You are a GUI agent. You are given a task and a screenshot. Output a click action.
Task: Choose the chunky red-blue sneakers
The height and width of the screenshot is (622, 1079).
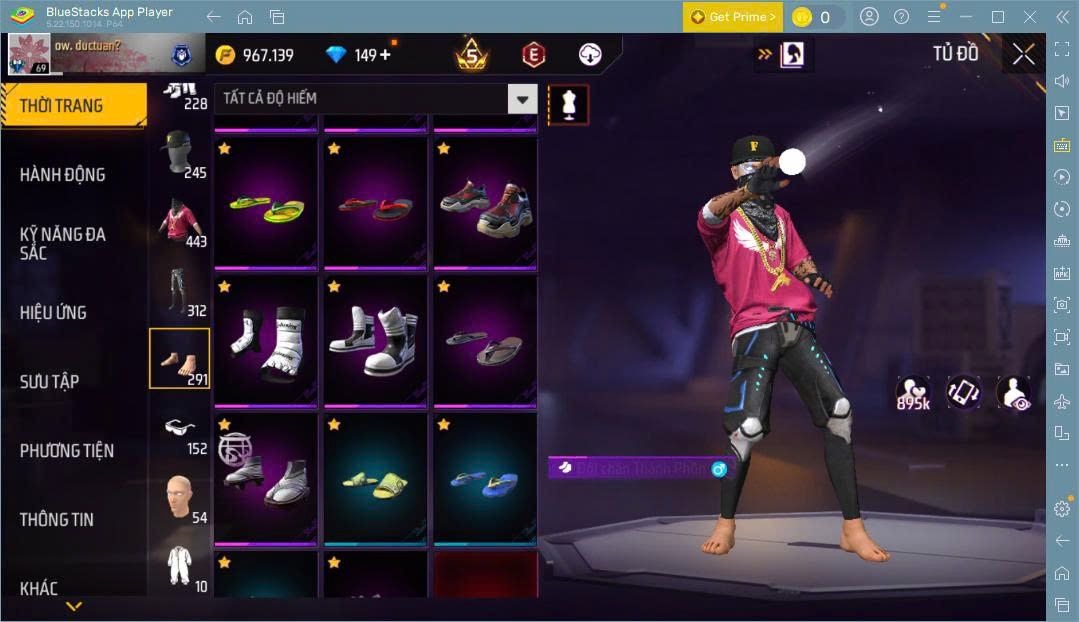tap(484, 203)
